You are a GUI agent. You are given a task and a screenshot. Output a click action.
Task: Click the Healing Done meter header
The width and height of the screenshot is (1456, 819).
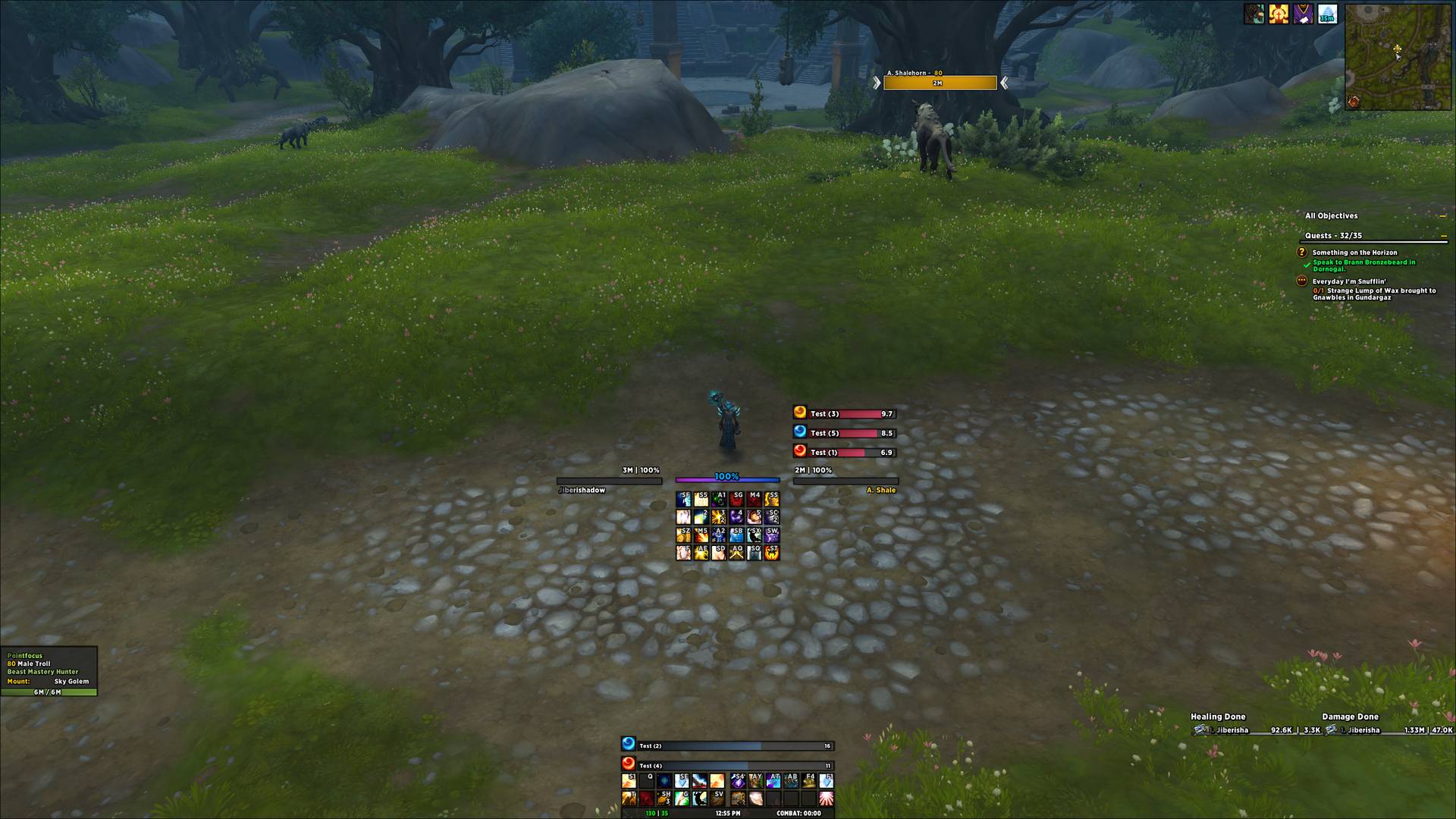pos(1218,717)
